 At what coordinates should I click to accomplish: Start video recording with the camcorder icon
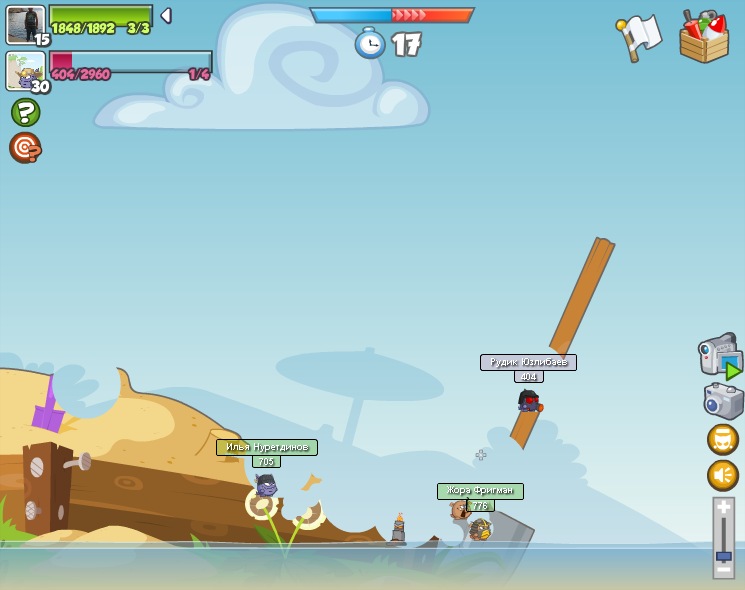719,356
